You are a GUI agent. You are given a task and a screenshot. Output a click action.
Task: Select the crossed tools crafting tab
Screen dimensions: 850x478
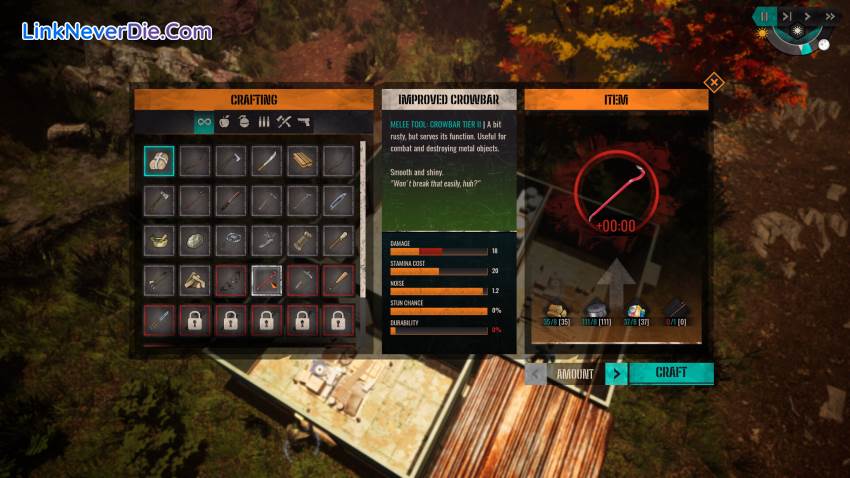click(x=284, y=122)
